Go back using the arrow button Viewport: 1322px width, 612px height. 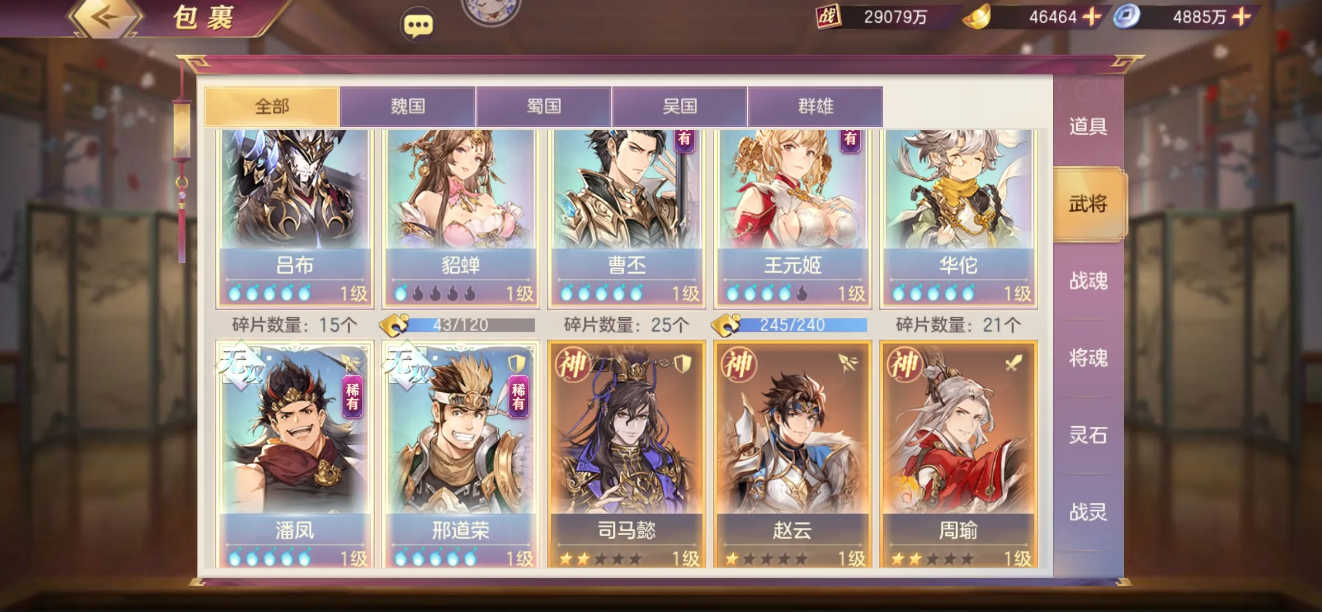click(105, 17)
